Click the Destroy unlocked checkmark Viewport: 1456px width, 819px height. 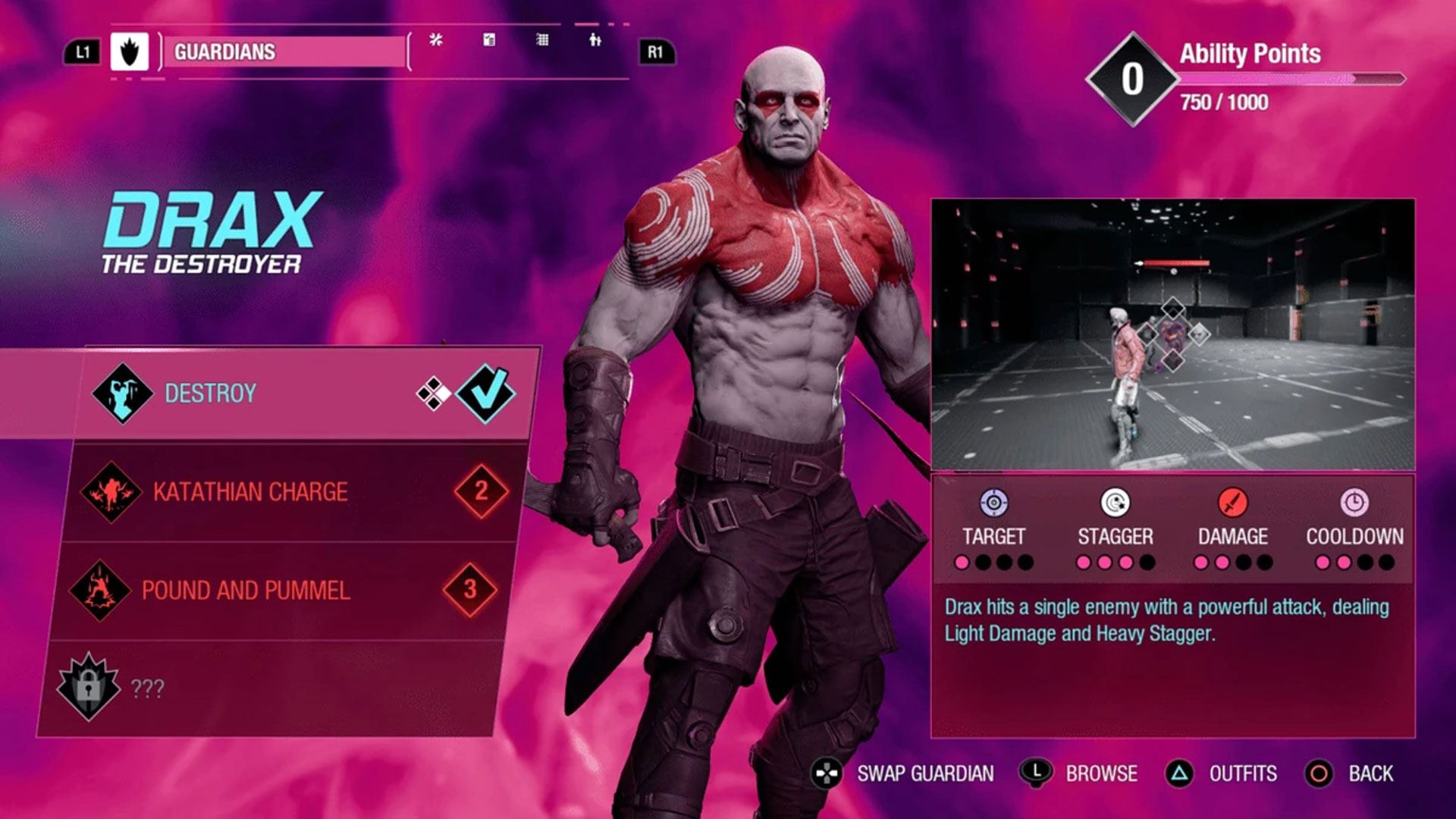[x=486, y=393]
